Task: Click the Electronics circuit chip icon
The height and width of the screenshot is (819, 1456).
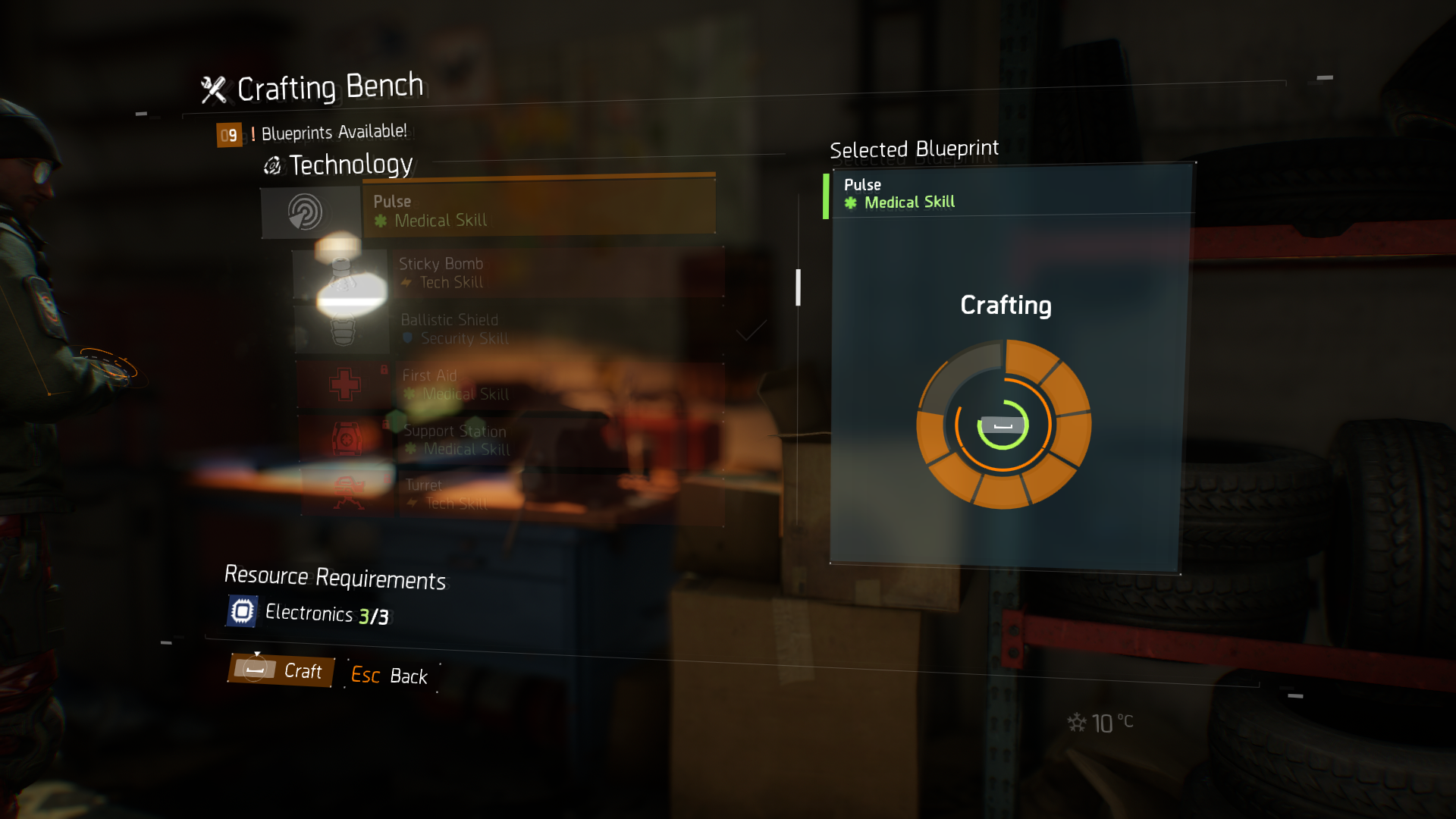Action: coord(240,610)
